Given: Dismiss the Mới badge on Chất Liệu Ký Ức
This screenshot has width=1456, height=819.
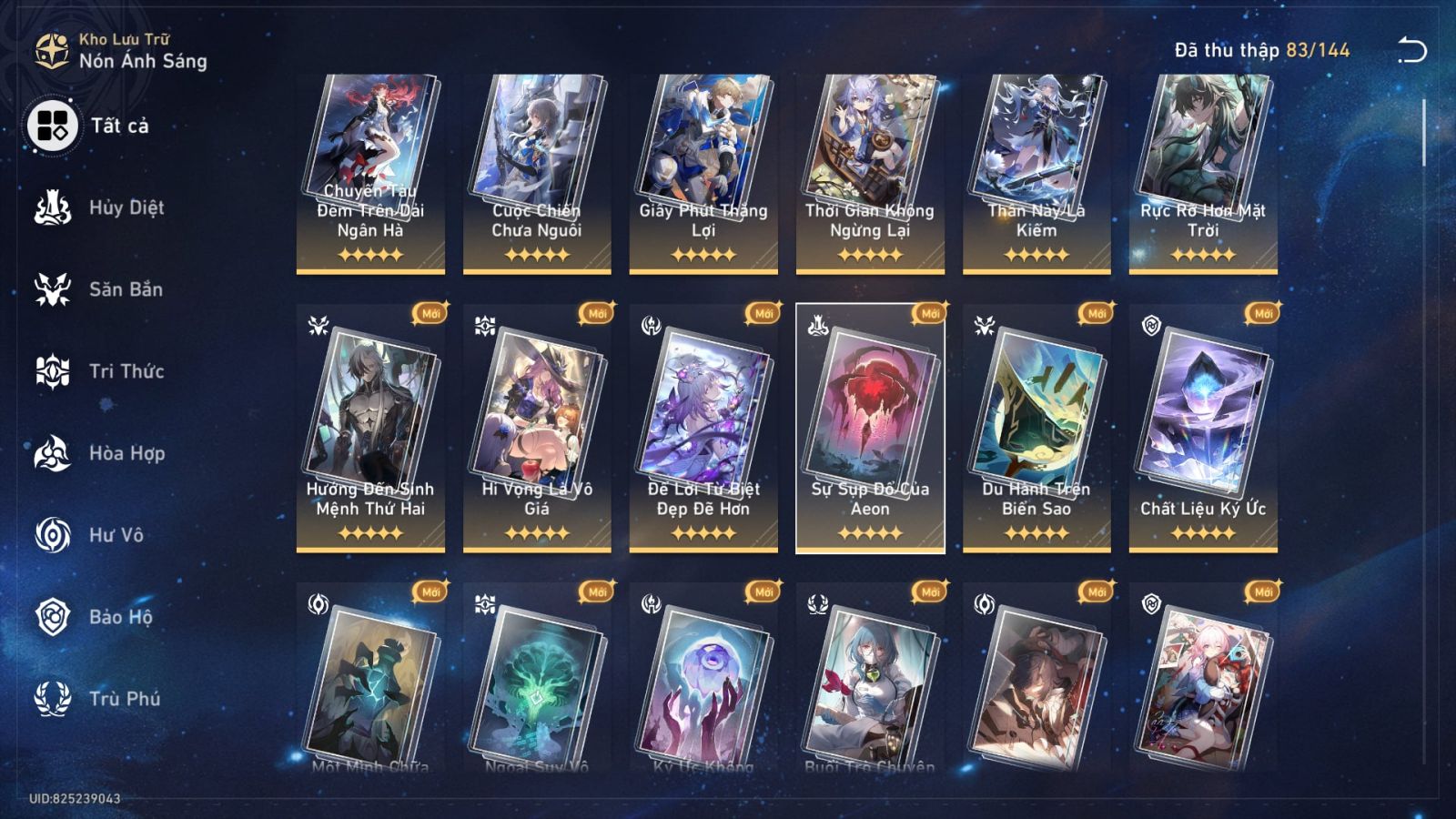Looking at the screenshot, I should (1265, 313).
